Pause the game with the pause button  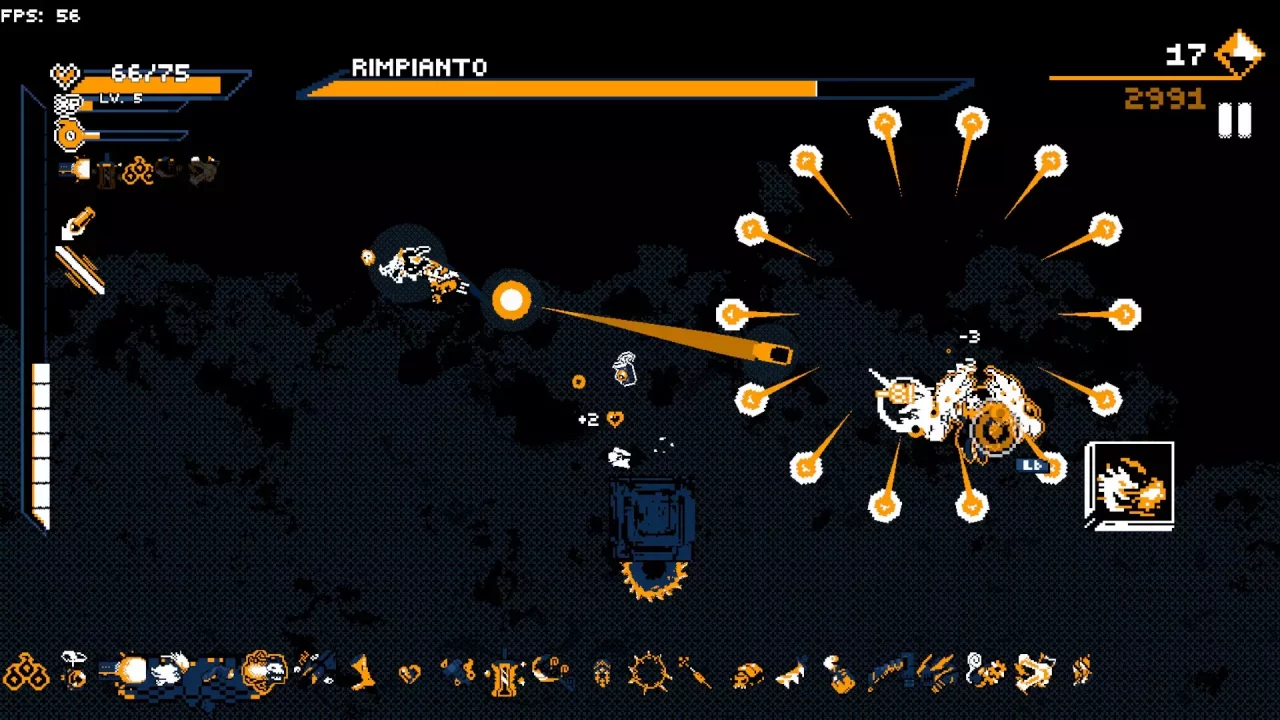(1234, 121)
